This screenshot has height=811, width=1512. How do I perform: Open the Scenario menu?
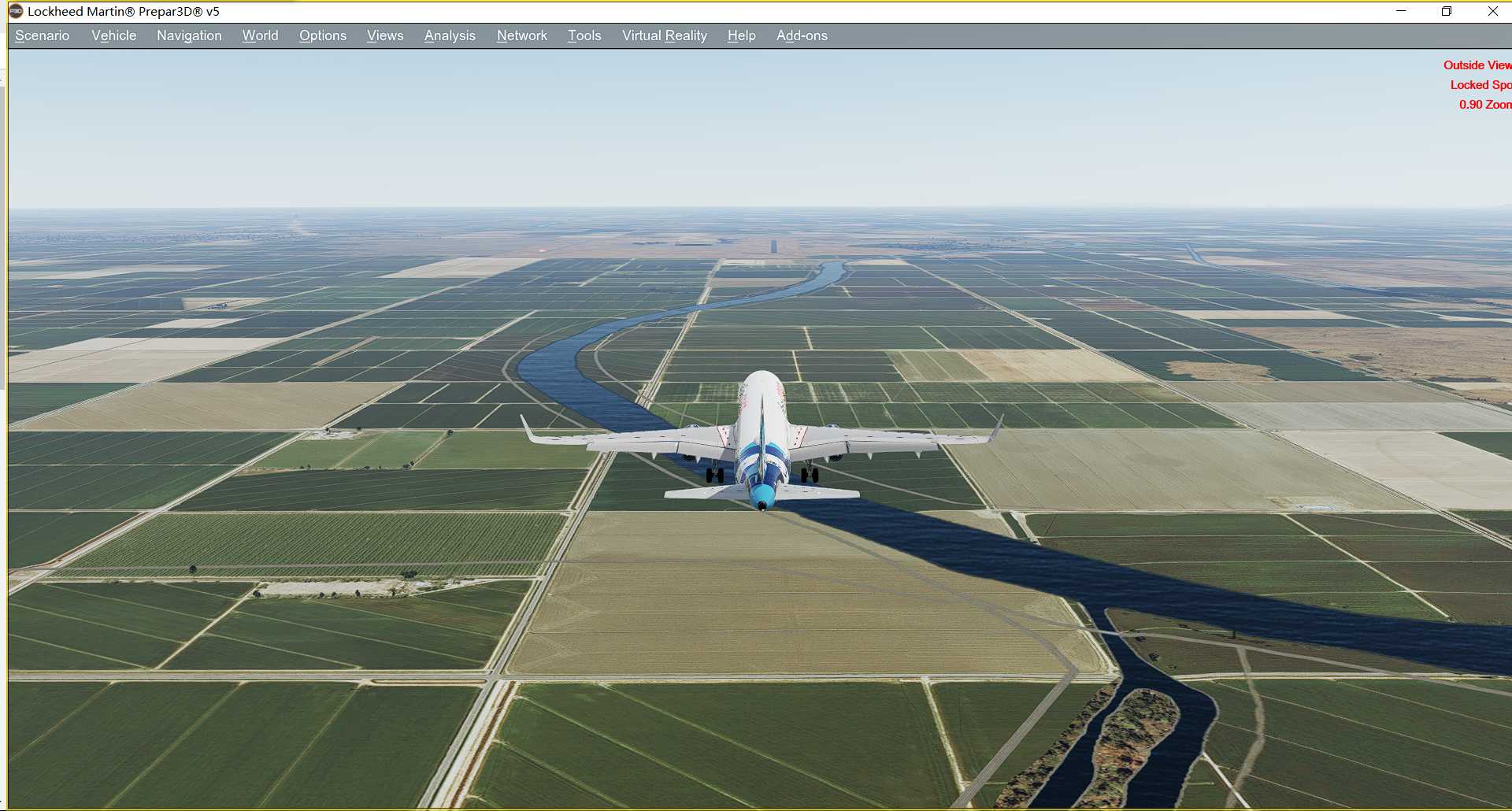[x=42, y=35]
